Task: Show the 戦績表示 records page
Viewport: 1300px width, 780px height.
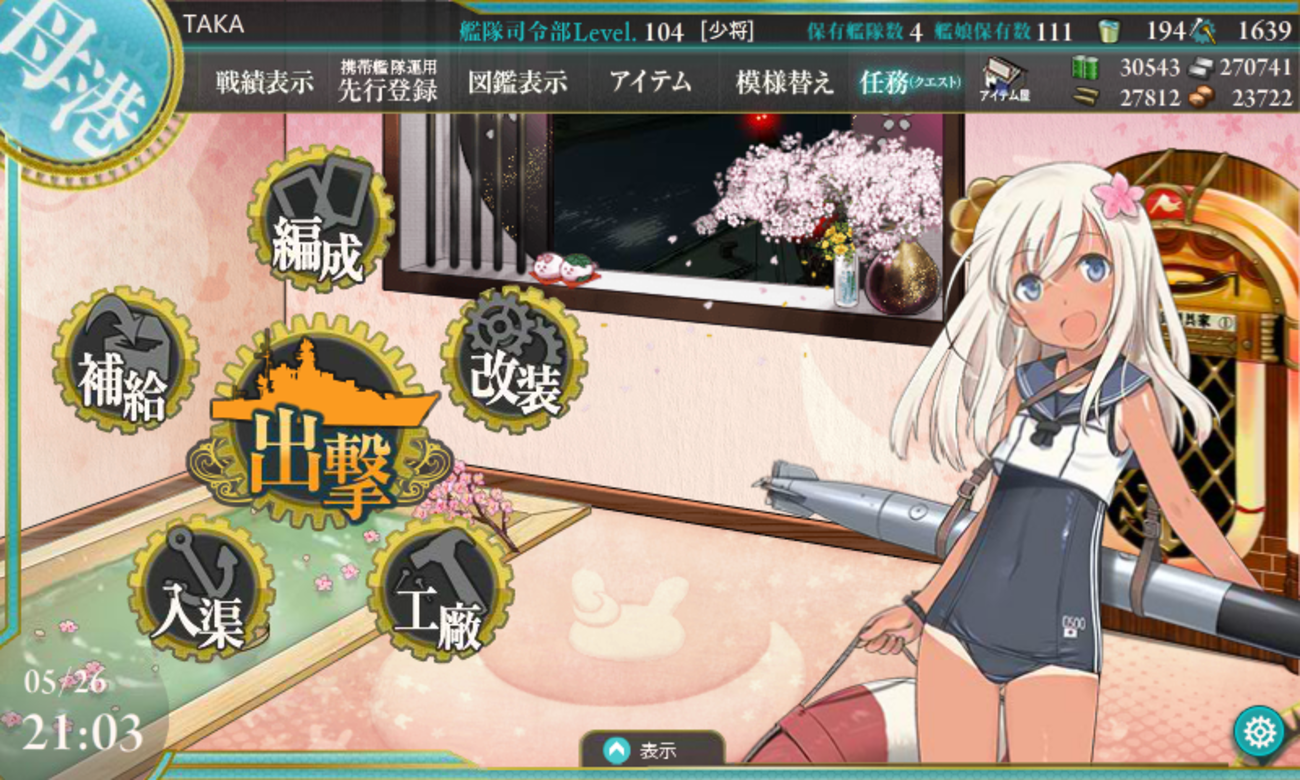Action: point(264,82)
